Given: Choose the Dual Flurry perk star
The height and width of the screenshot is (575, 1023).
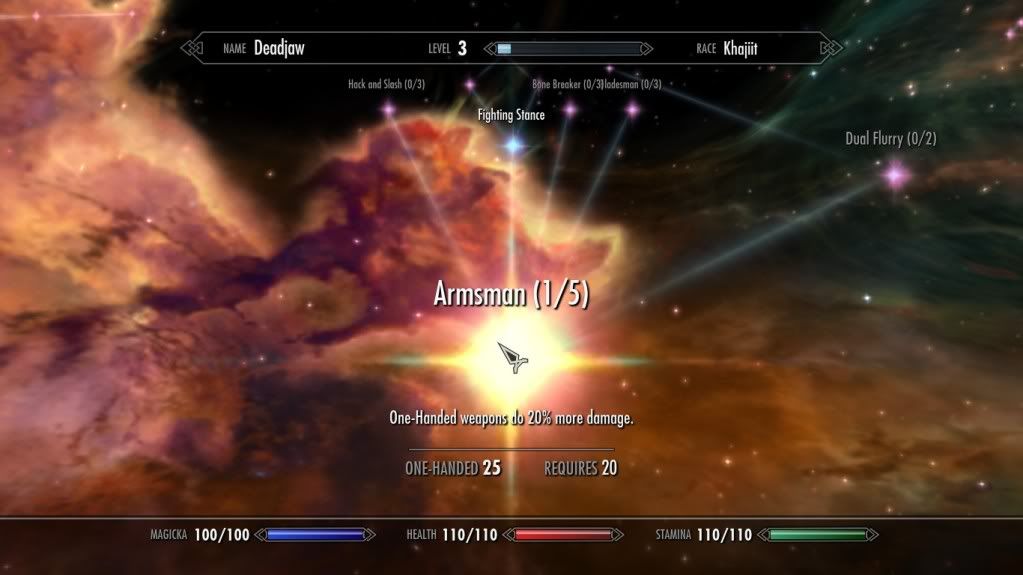Looking at the screenshot, I should tap(893, 176).
